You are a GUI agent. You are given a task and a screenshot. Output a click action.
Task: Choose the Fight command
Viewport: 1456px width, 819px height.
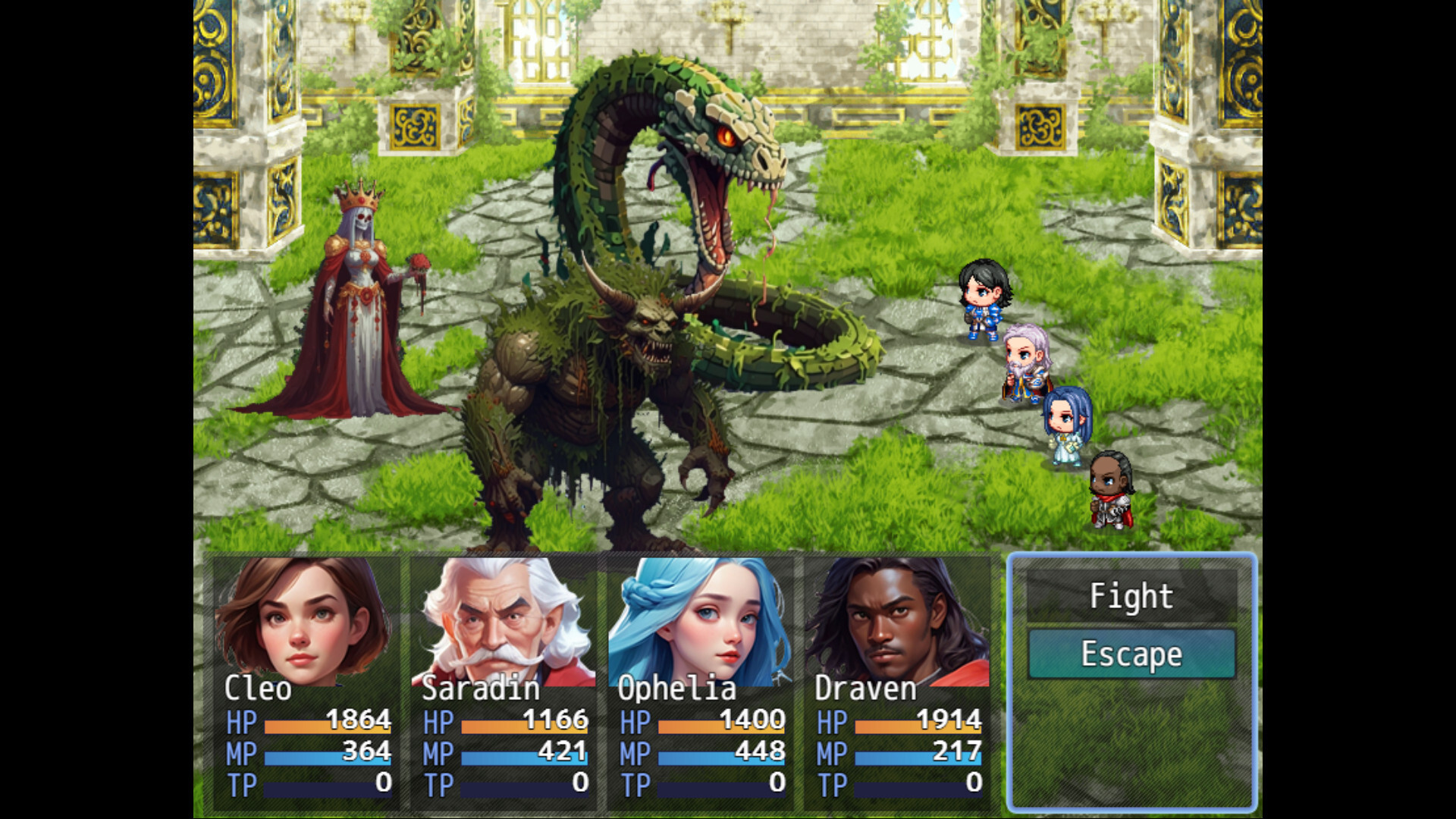coord(1130,596)
